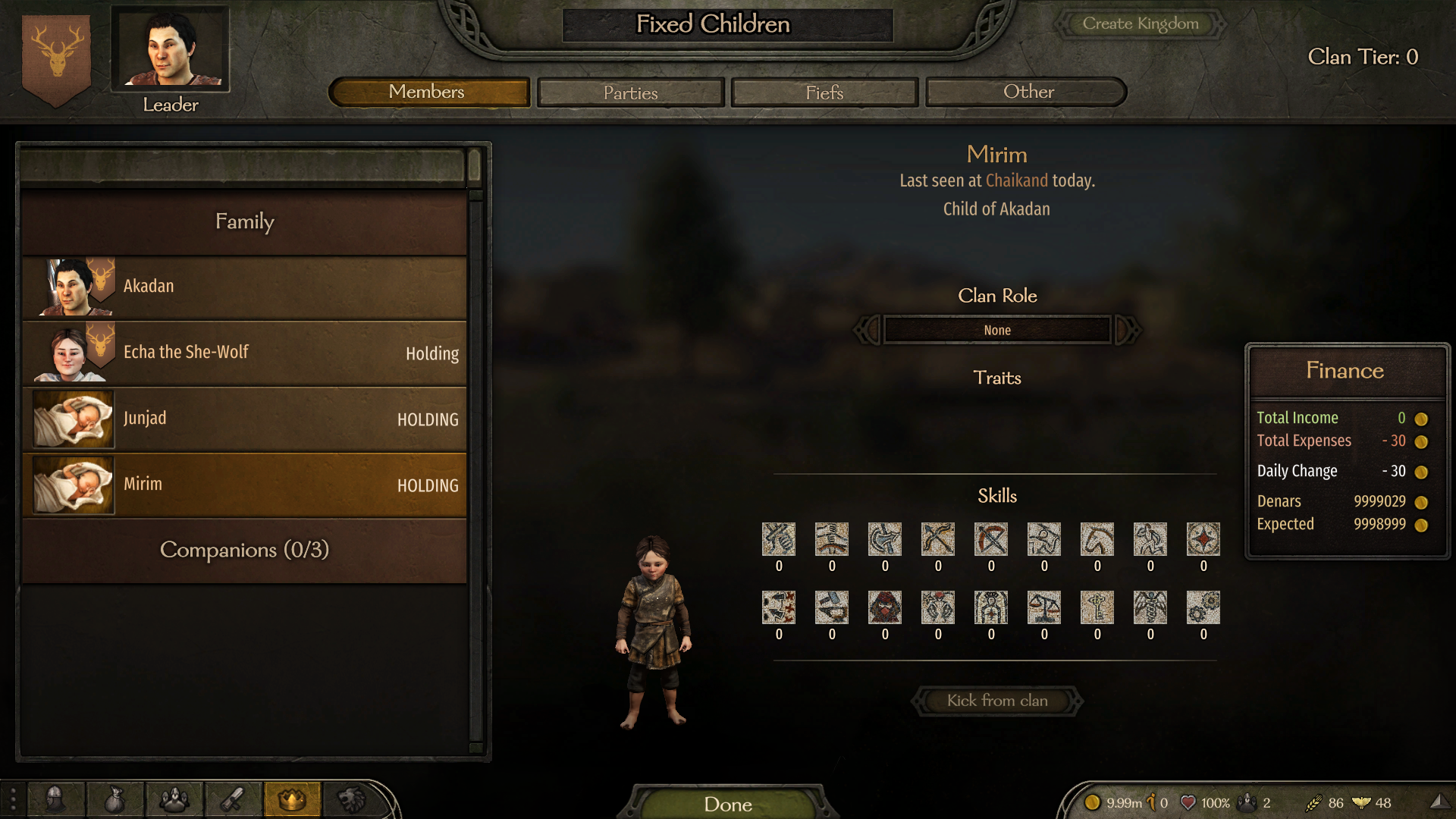
Task: Select Akadan in the family list
Action: pos(244,287)
